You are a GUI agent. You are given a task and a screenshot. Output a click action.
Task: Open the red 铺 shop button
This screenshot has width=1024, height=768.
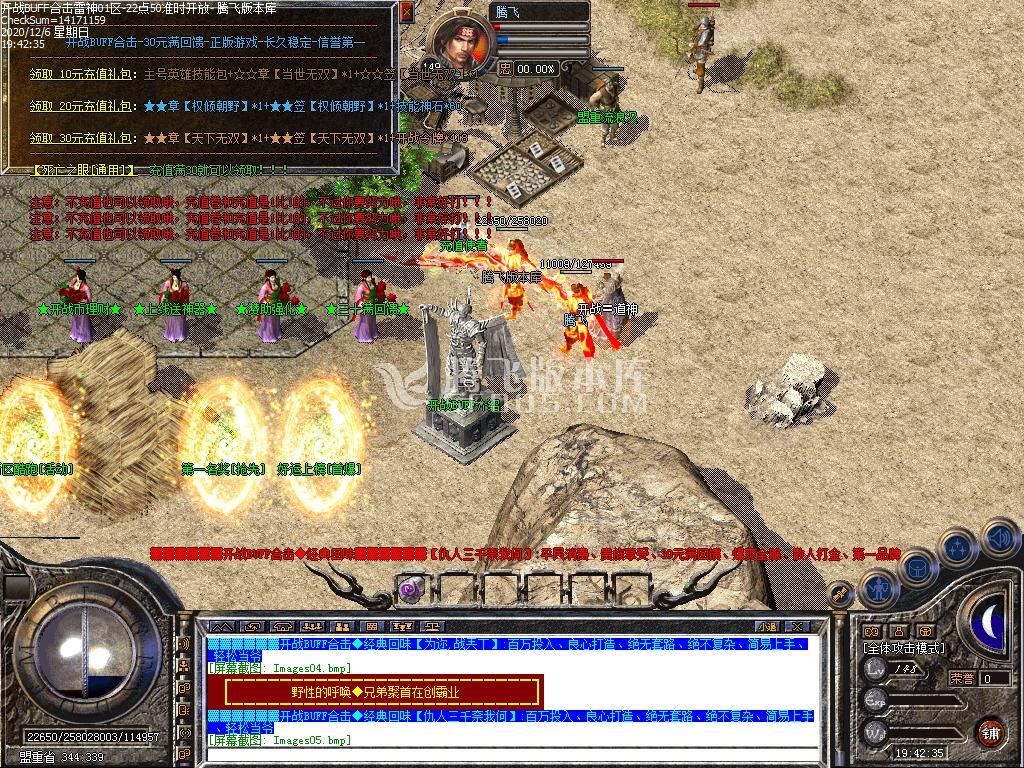tap(990, 733)
